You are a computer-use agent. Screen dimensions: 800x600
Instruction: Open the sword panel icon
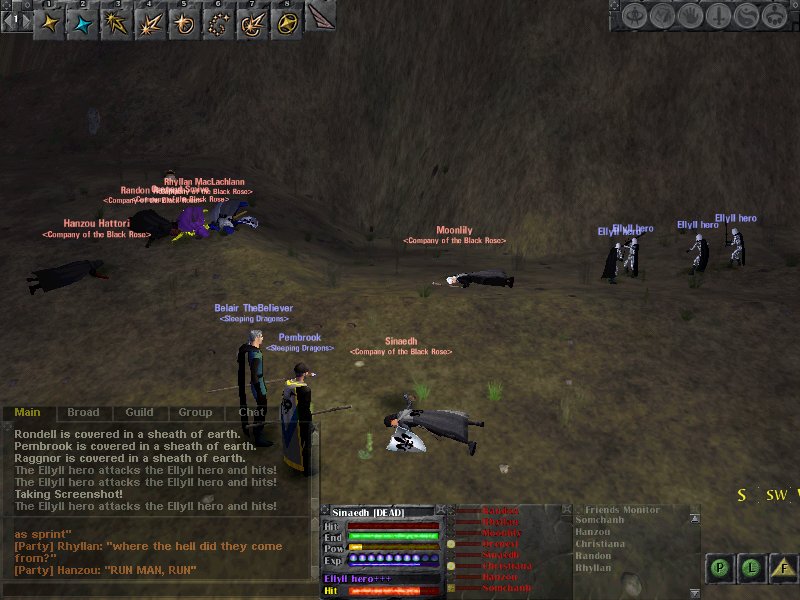point(718,16)
